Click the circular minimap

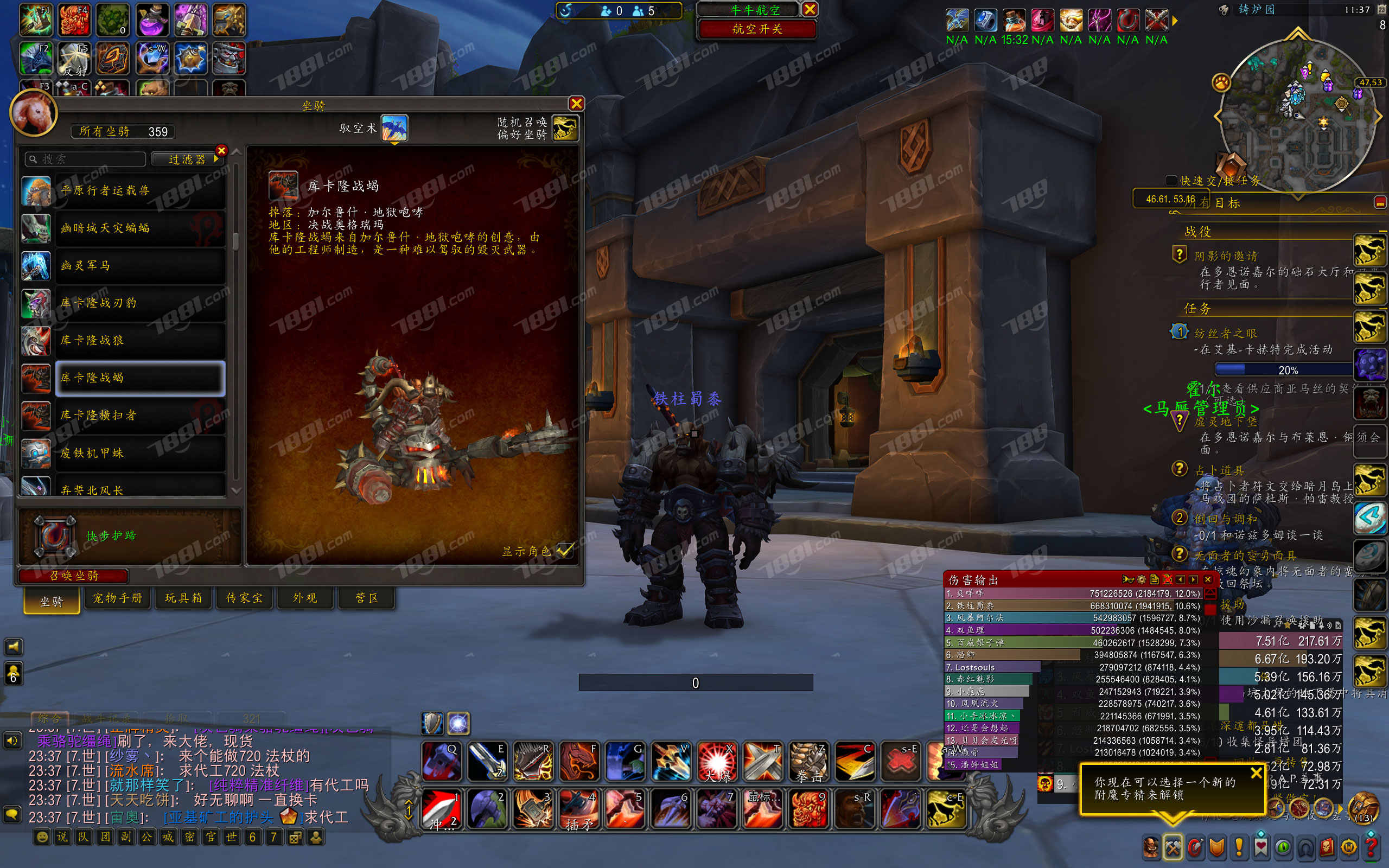1297,115
